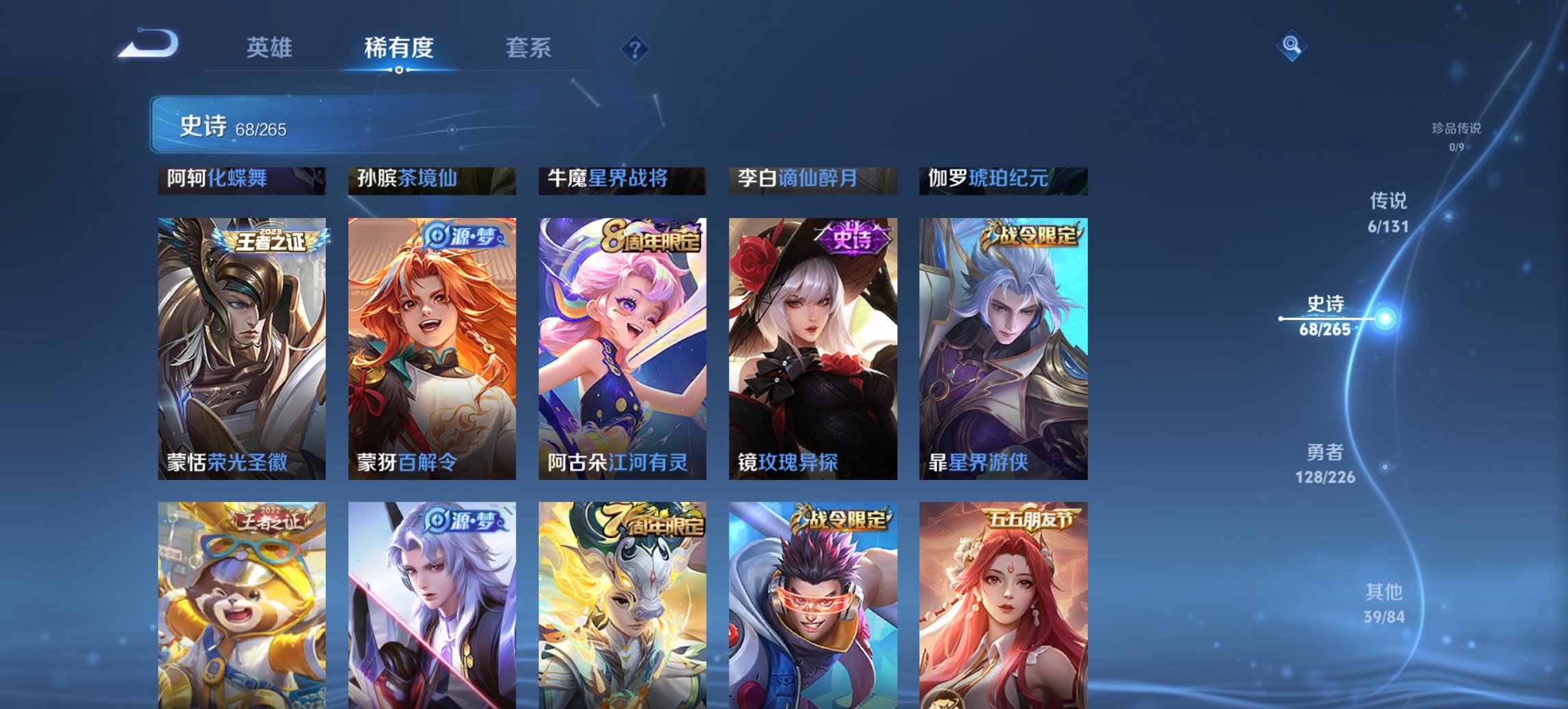Open the help question mark icon
The image size is (1568, 709).
[635, 48]
